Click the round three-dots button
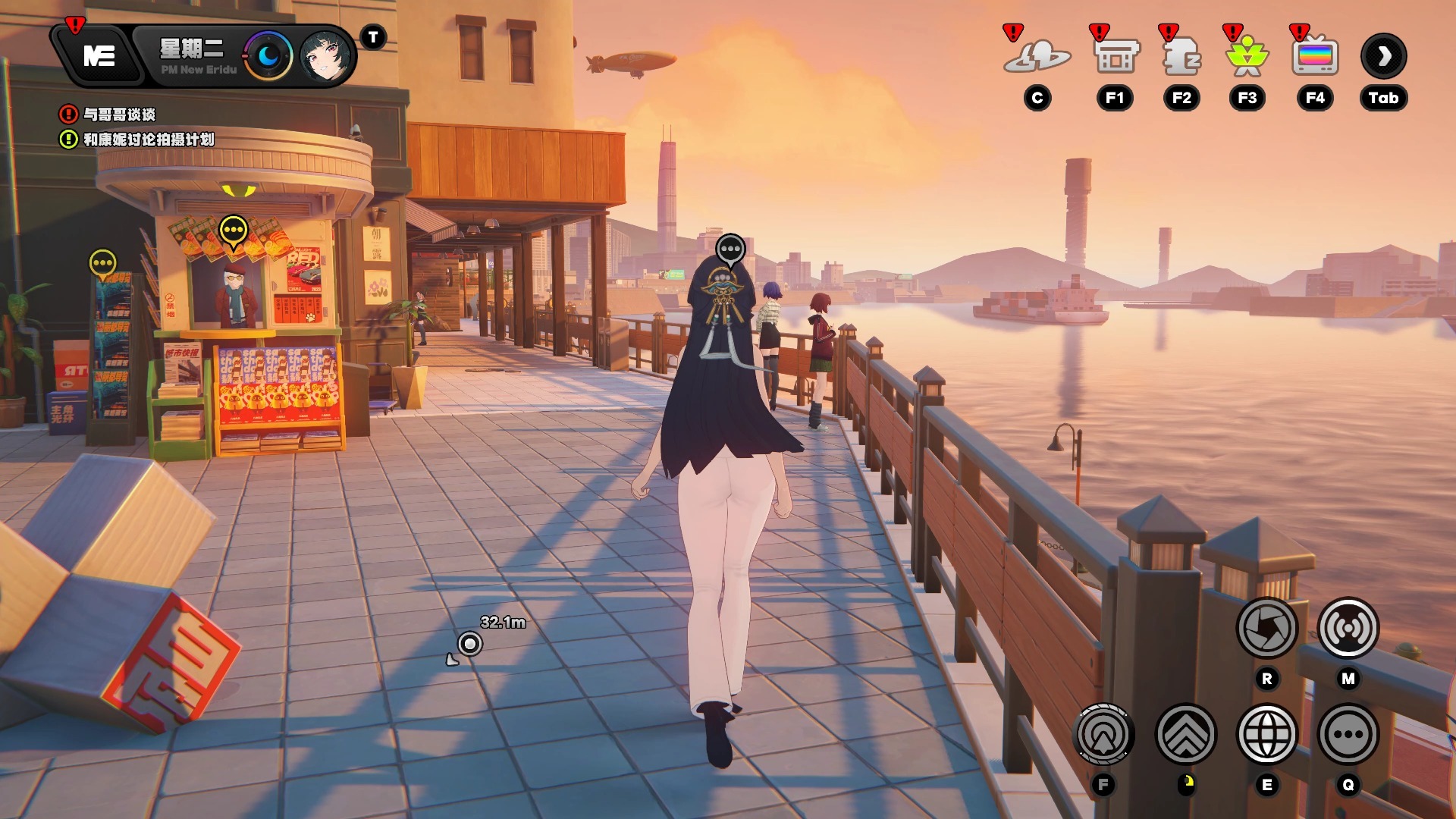Screen dimensions: 1456x819 tap(1348, 734)
